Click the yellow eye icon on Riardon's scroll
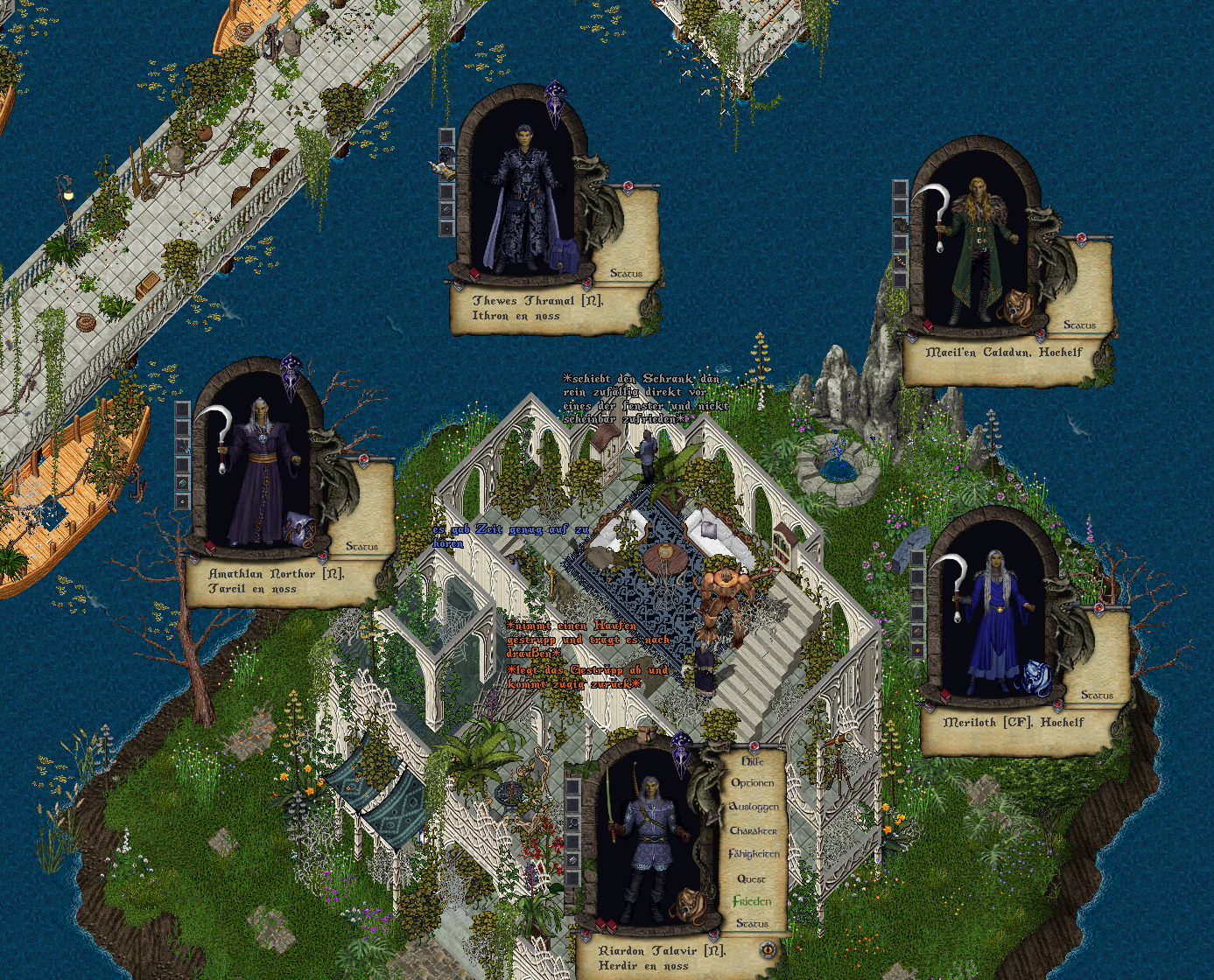This screenshot has width=1214, height=980. click(x=768, y=948)
